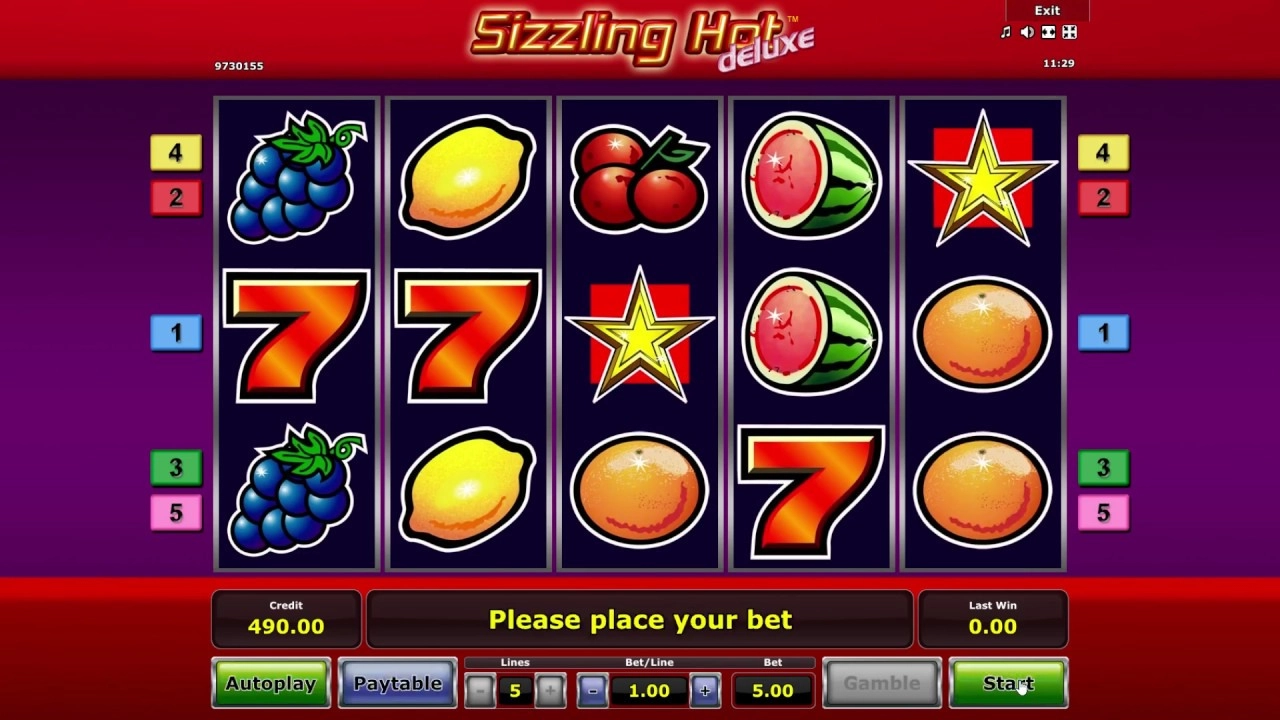
Task: Decrease the Bet/Line with minus button
Action: point(589,690)
